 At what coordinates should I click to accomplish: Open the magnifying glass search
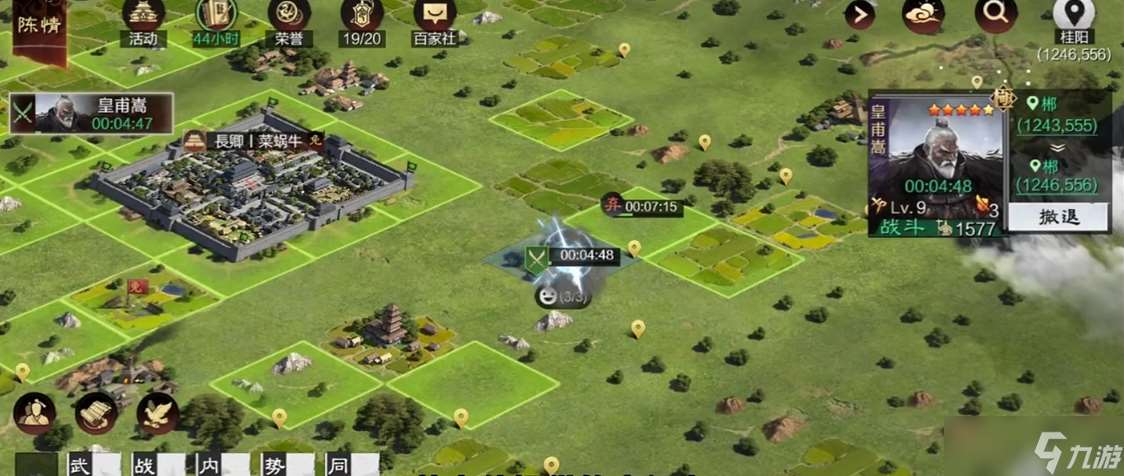[995, 15]
